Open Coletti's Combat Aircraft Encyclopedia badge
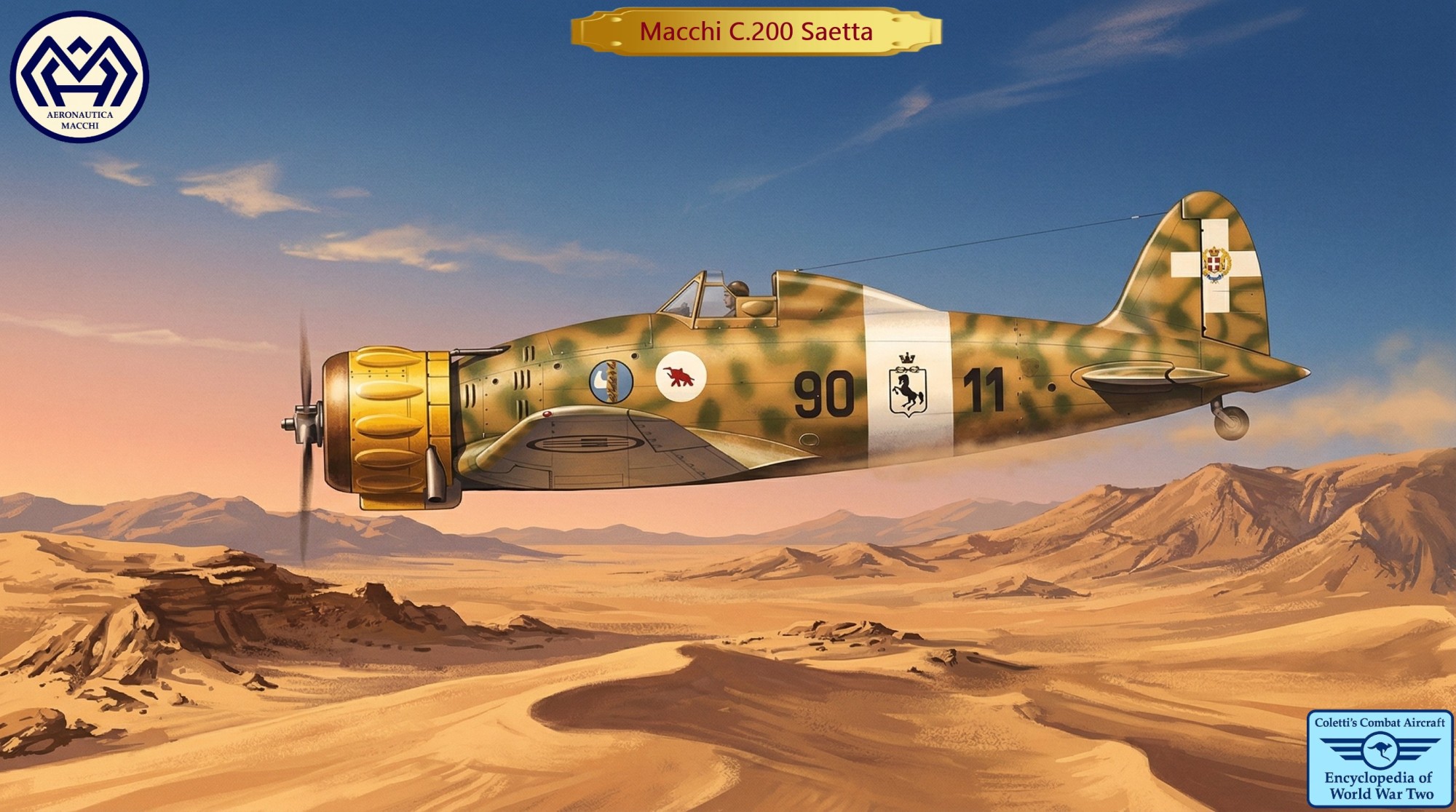The height and width of the screenshot is (812, 1456). 1380,758
